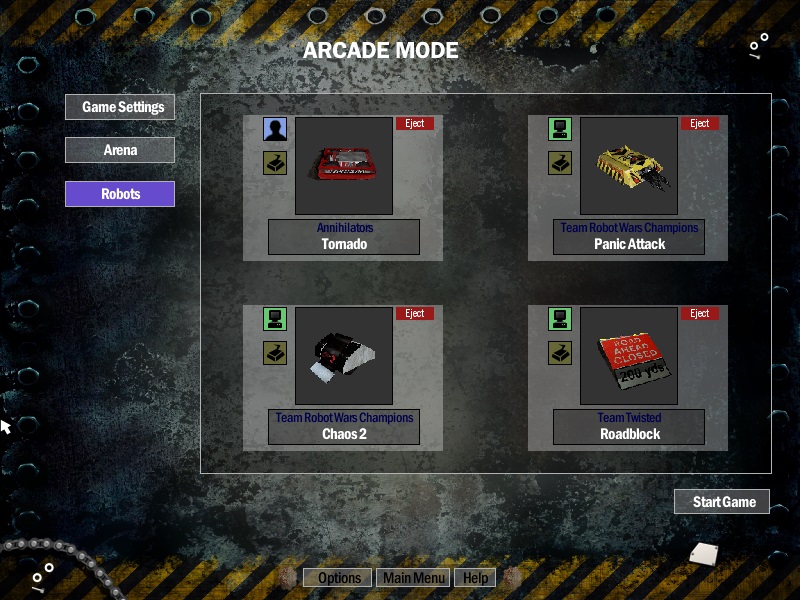800x600 pixels.
Task: Choose the Panic Attack robot image
Action: tap(629, 166)
